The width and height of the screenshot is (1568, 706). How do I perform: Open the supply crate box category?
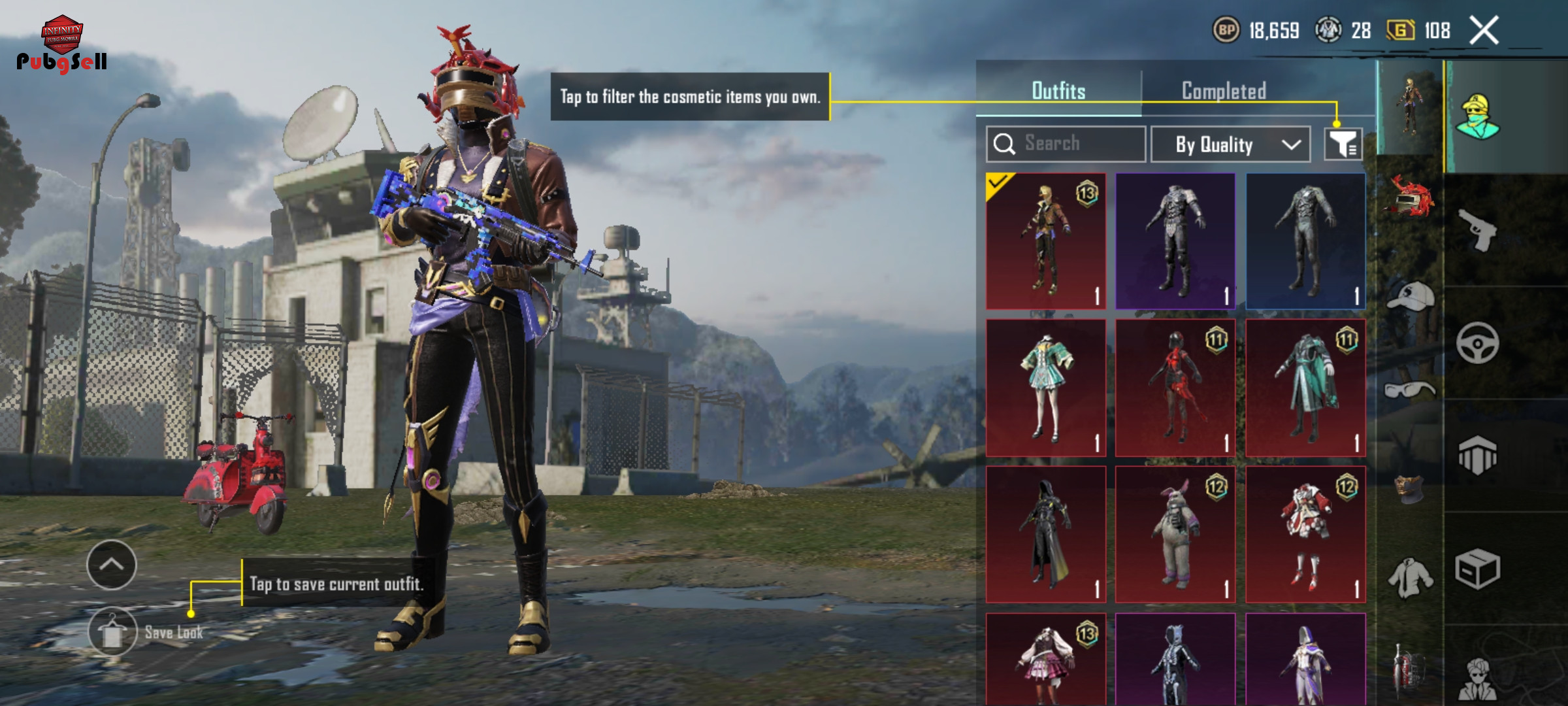pyautogui.click(x=1478, y=569)
